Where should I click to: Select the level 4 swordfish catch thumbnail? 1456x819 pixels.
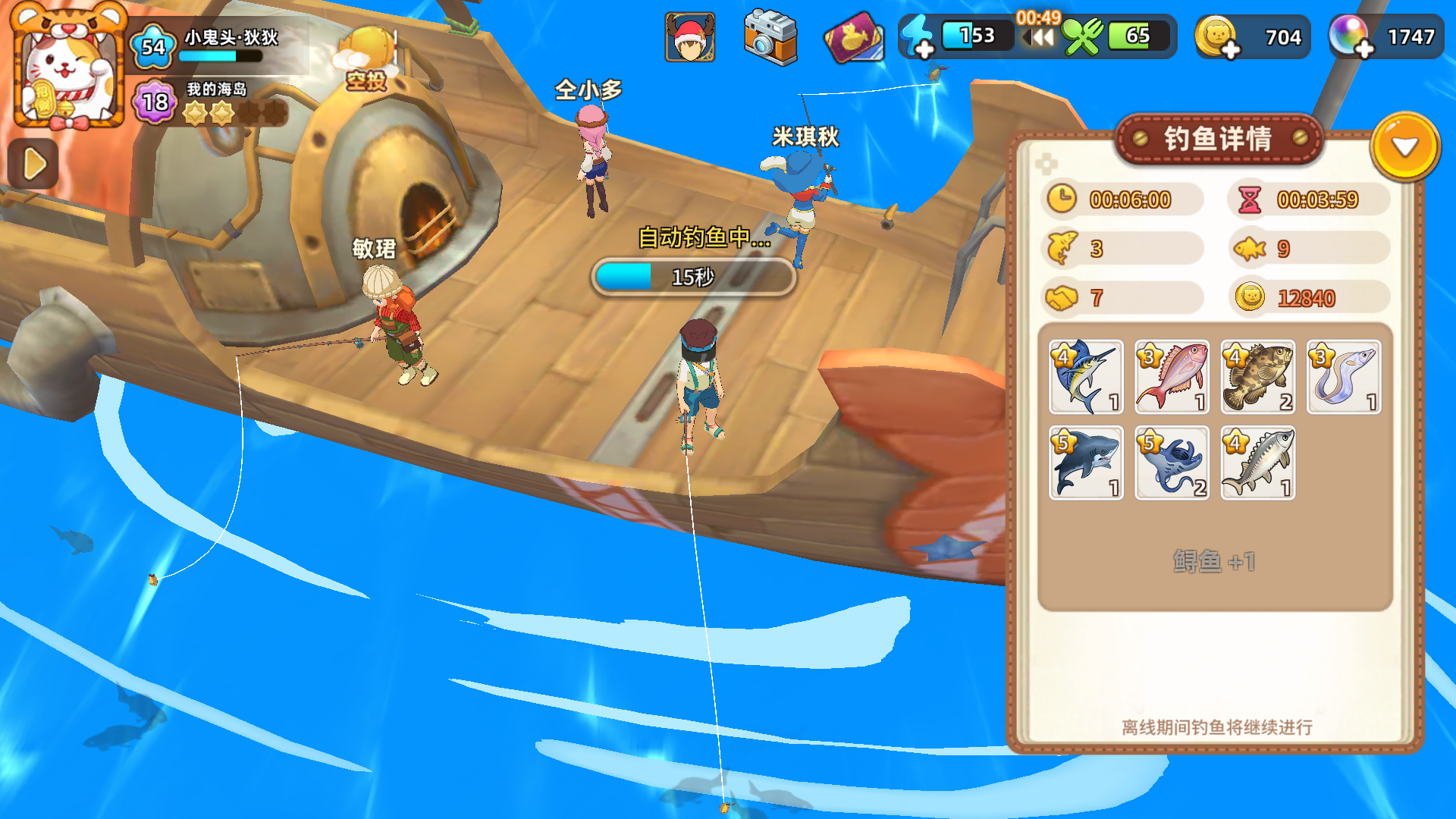coord(1086,377)
